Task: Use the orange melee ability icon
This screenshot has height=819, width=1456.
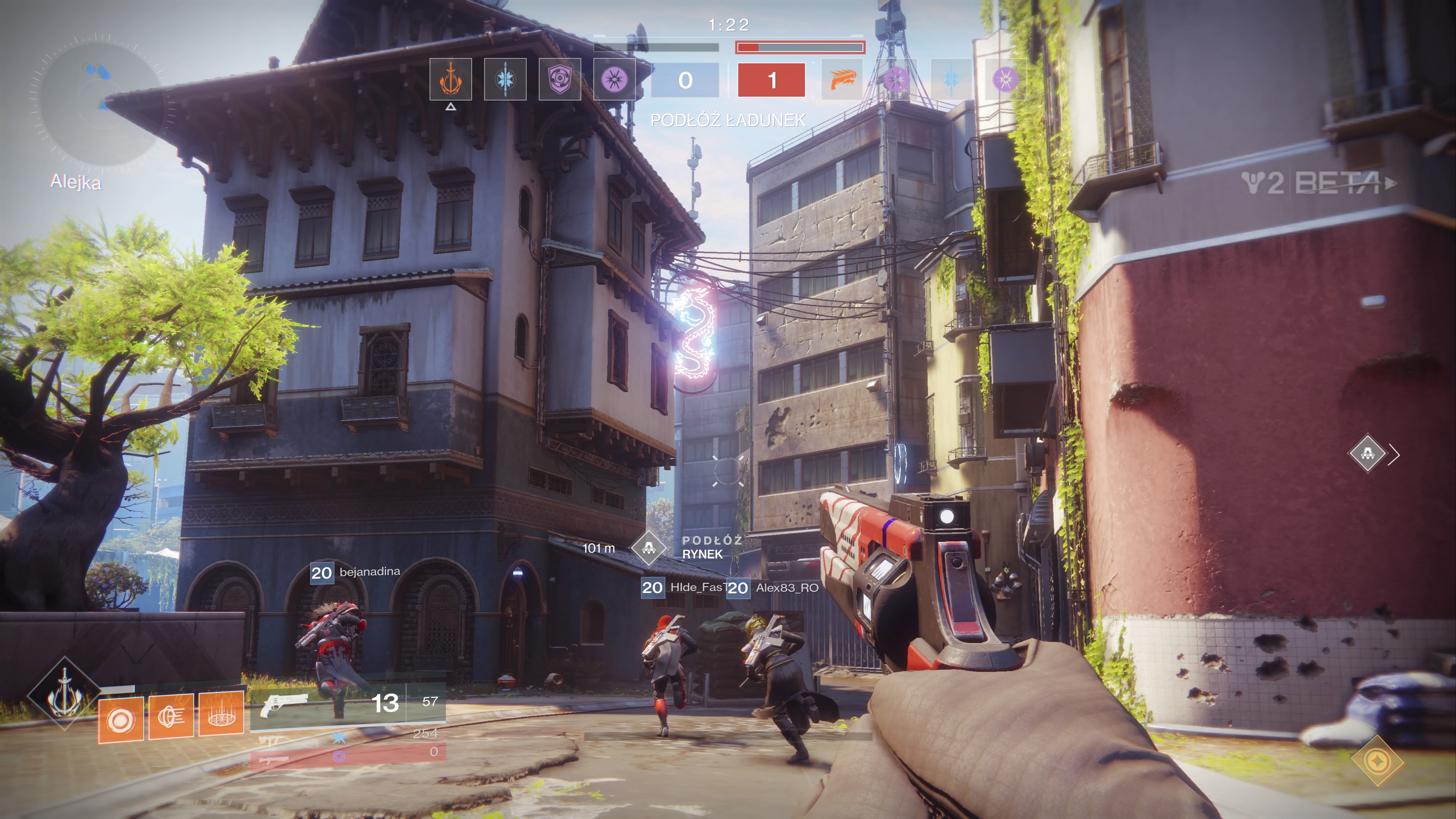Action: coord(171,717)
